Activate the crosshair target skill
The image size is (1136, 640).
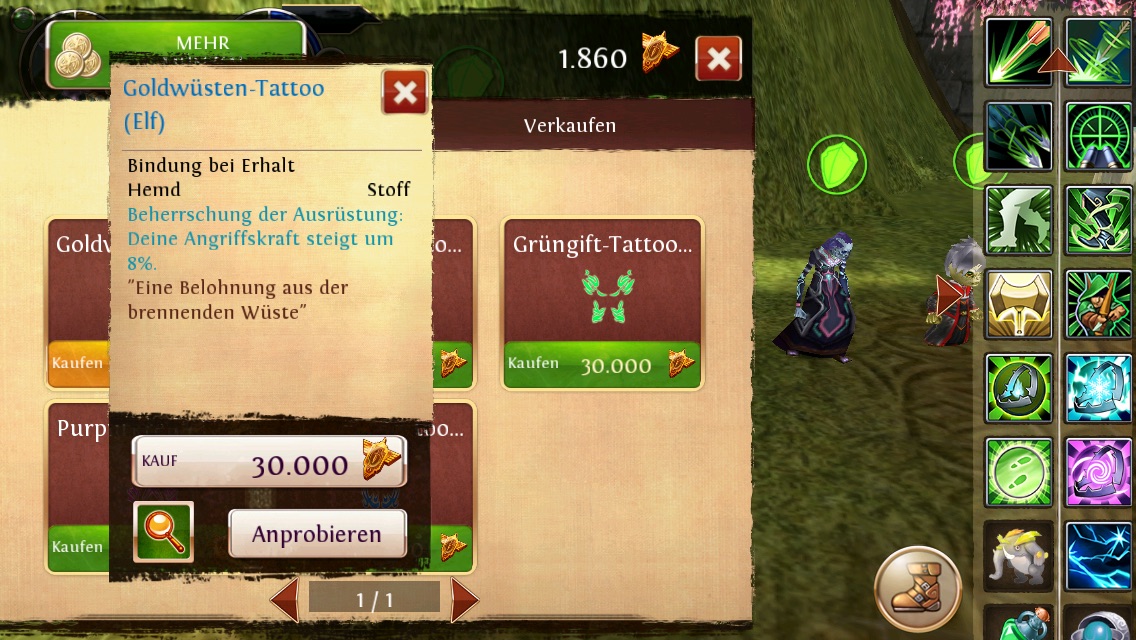pos(1099,136)
